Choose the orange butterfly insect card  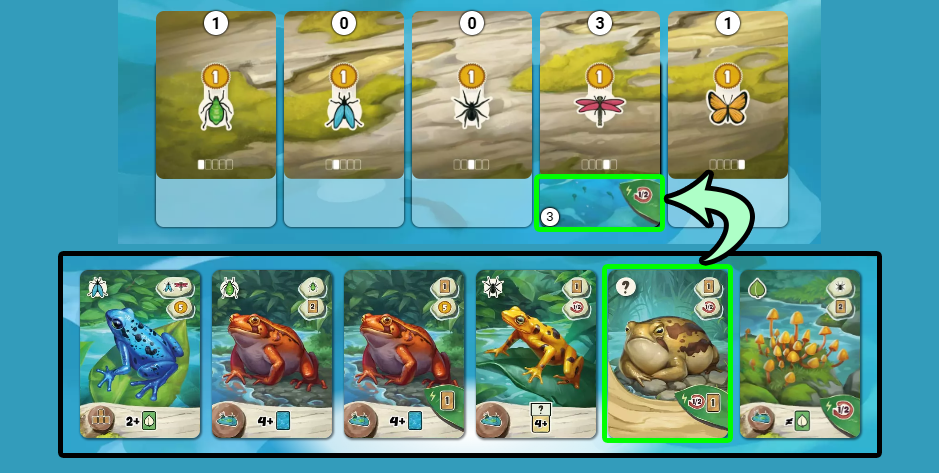pyautogui.click(x=727, y=96)
